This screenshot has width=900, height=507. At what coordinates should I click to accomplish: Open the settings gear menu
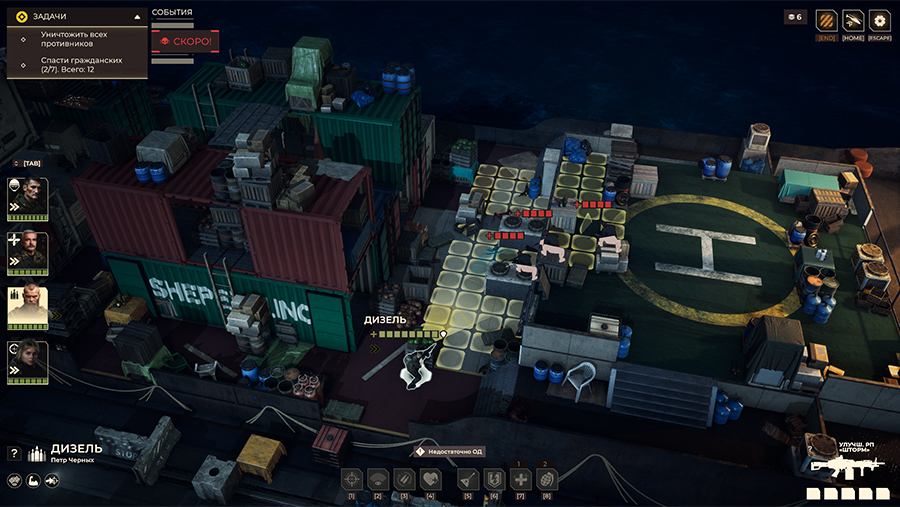click(880, 20)
